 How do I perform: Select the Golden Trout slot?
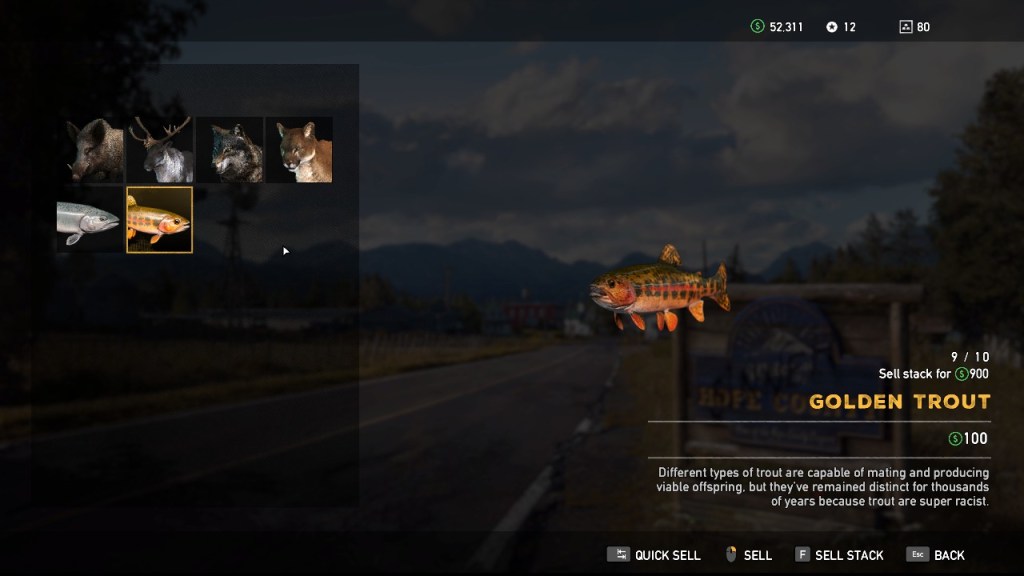tap(160, 219)
